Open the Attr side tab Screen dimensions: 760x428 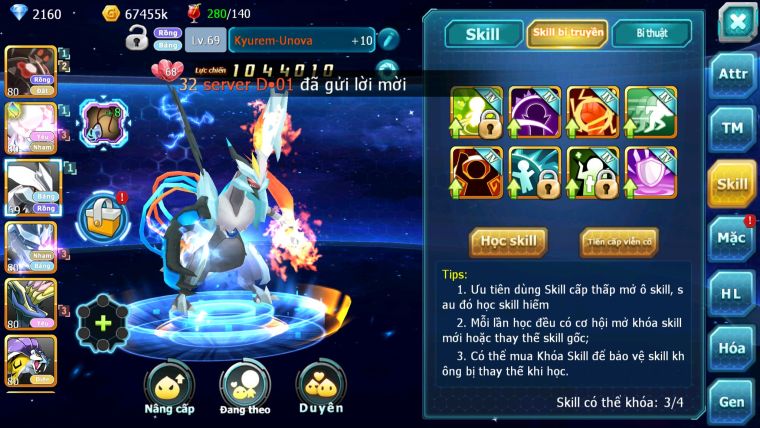point(732,73)
